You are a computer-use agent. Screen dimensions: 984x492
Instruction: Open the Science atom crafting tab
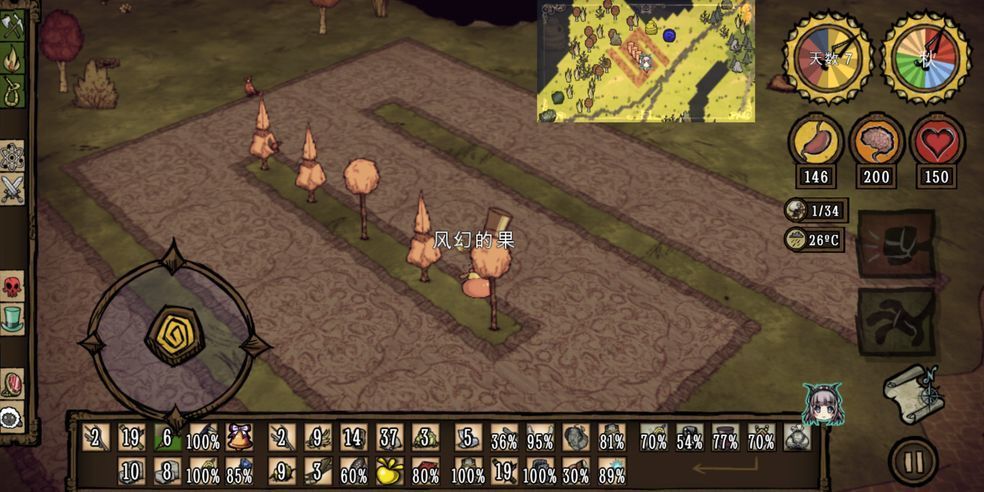12,156
